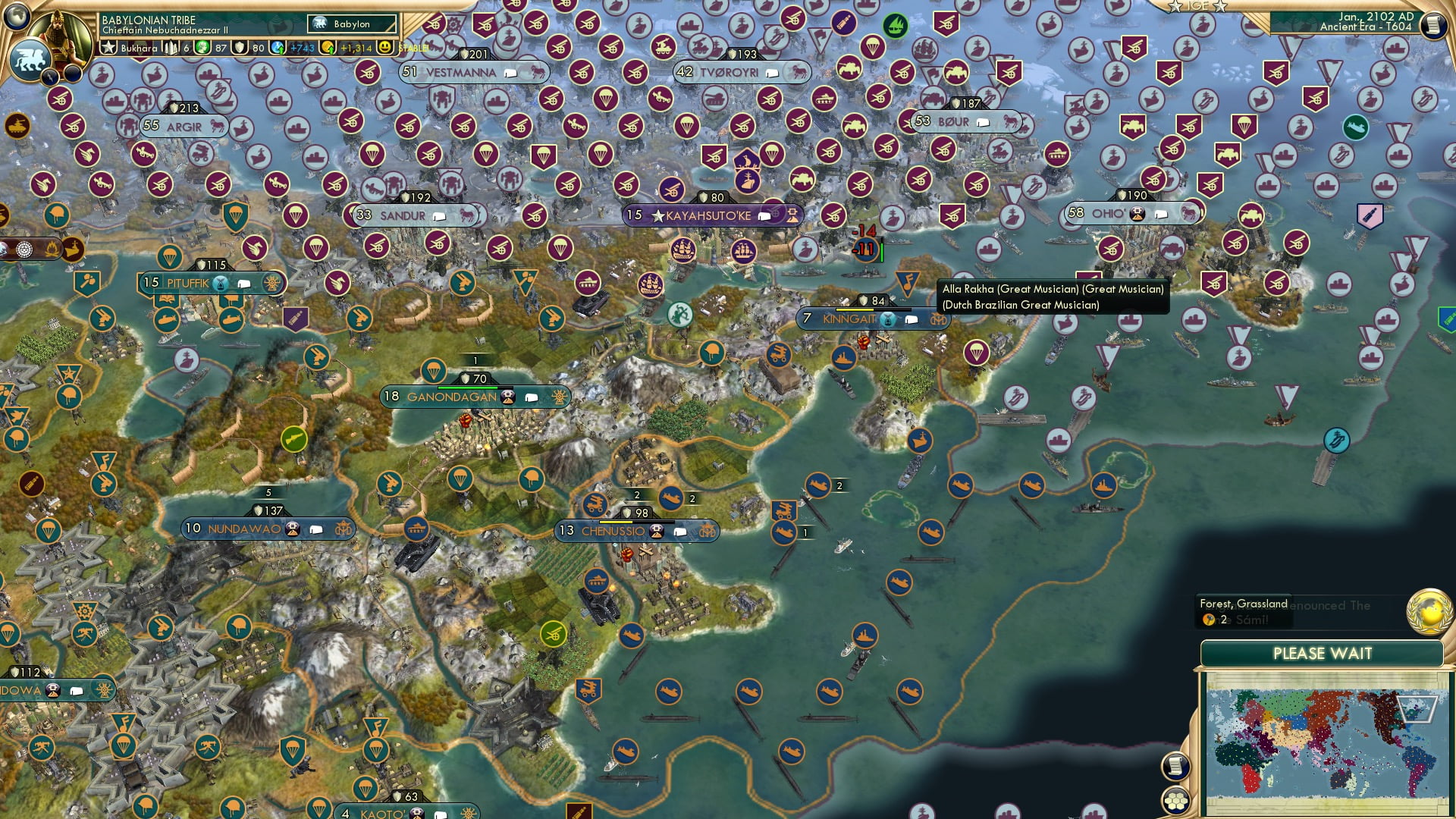Click the gold coin icon showing +1,314

[326, 47]
